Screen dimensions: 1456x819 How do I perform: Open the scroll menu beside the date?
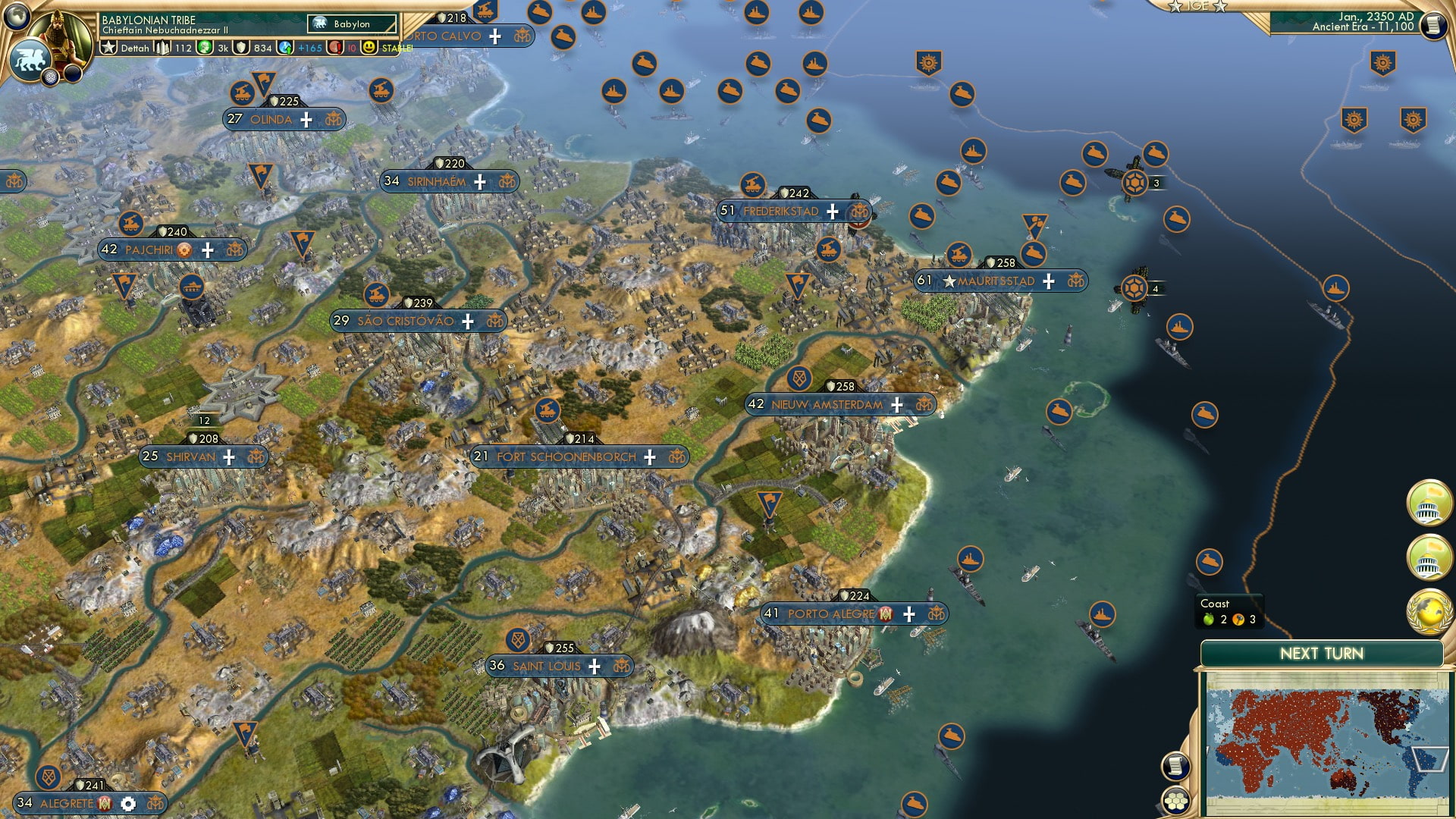coord(1432,26)
